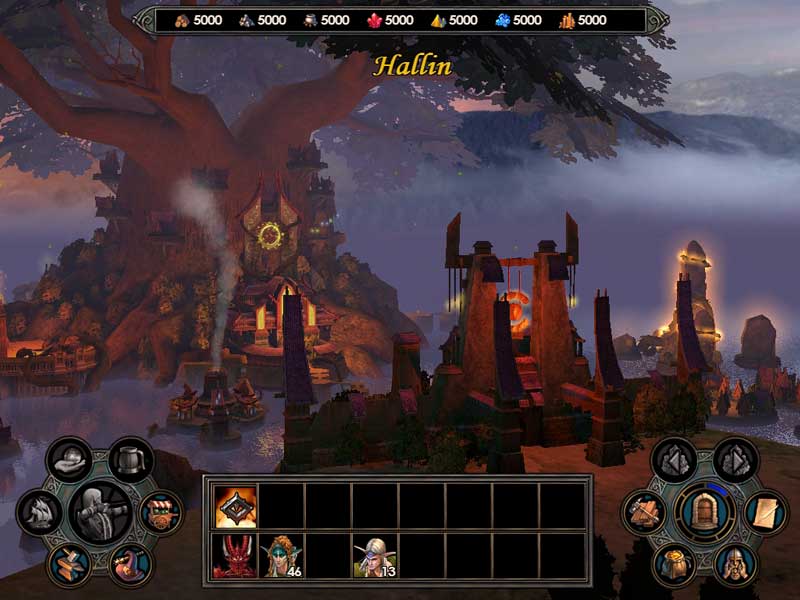The width and height of the screenshot is (800, 600).
Task: Open the crystal orb in hand building
Action: tap(69, 460)
